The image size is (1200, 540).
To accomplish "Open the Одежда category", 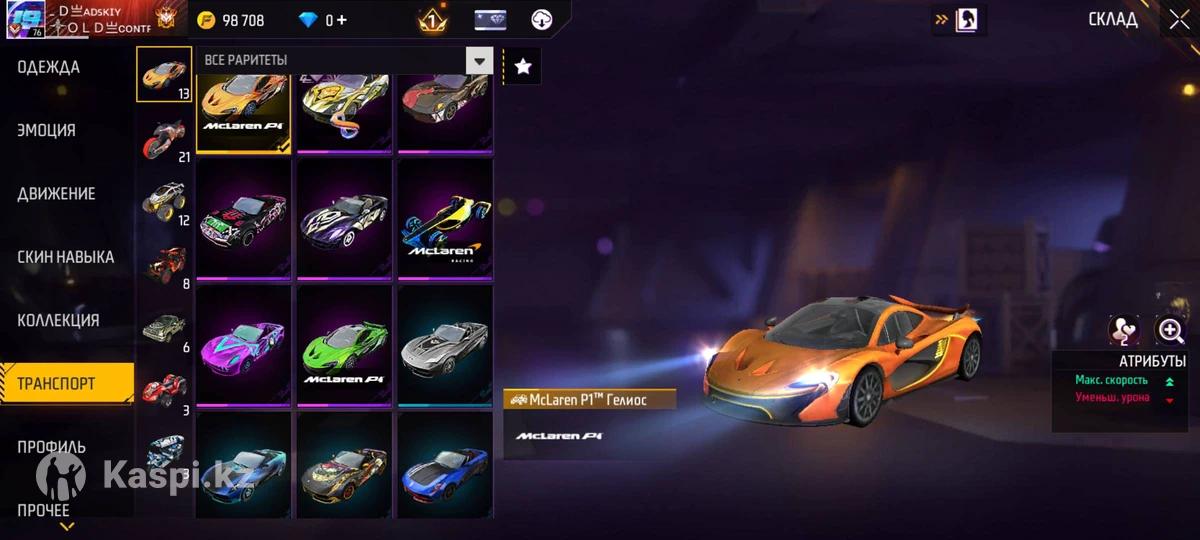I will [48, 67].
